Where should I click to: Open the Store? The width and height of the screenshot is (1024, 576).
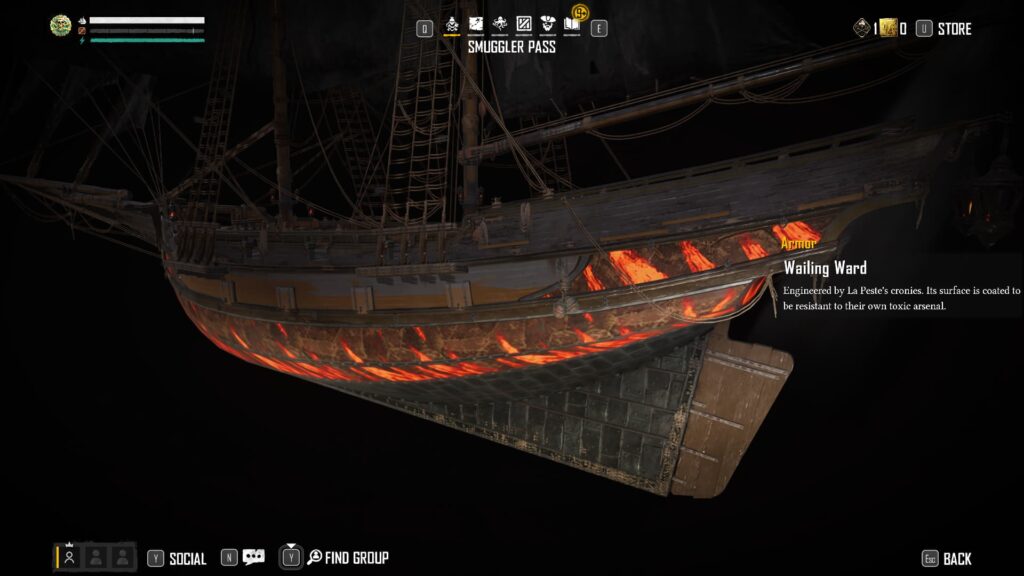953,29
